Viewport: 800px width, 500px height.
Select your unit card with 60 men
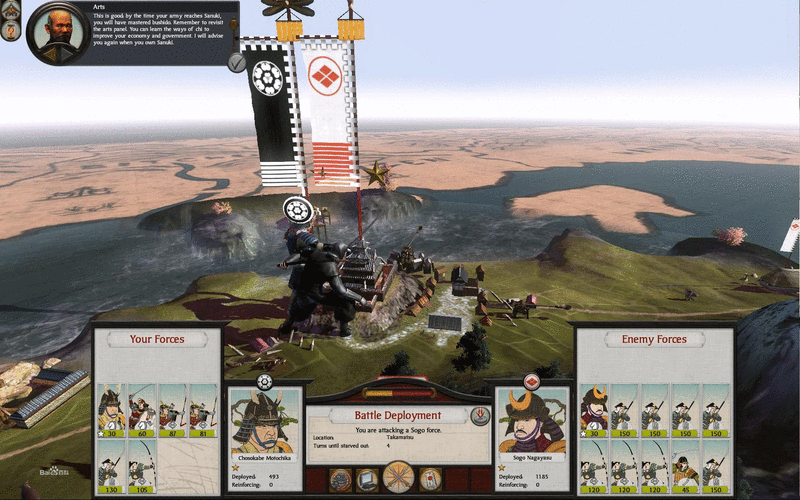[x=141, y=410]
